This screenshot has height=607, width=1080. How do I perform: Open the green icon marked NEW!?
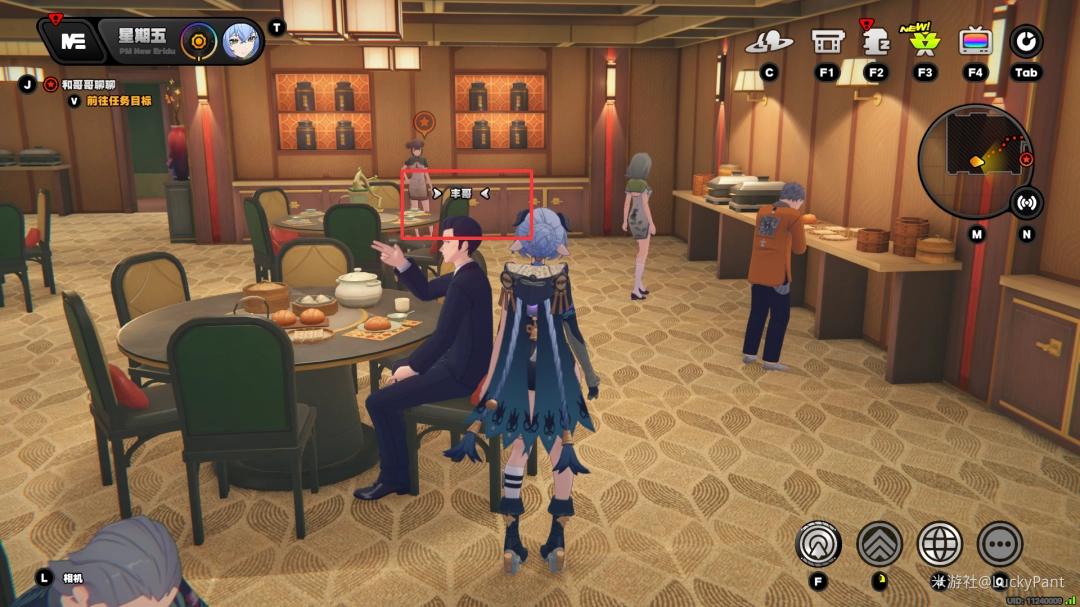925,41
